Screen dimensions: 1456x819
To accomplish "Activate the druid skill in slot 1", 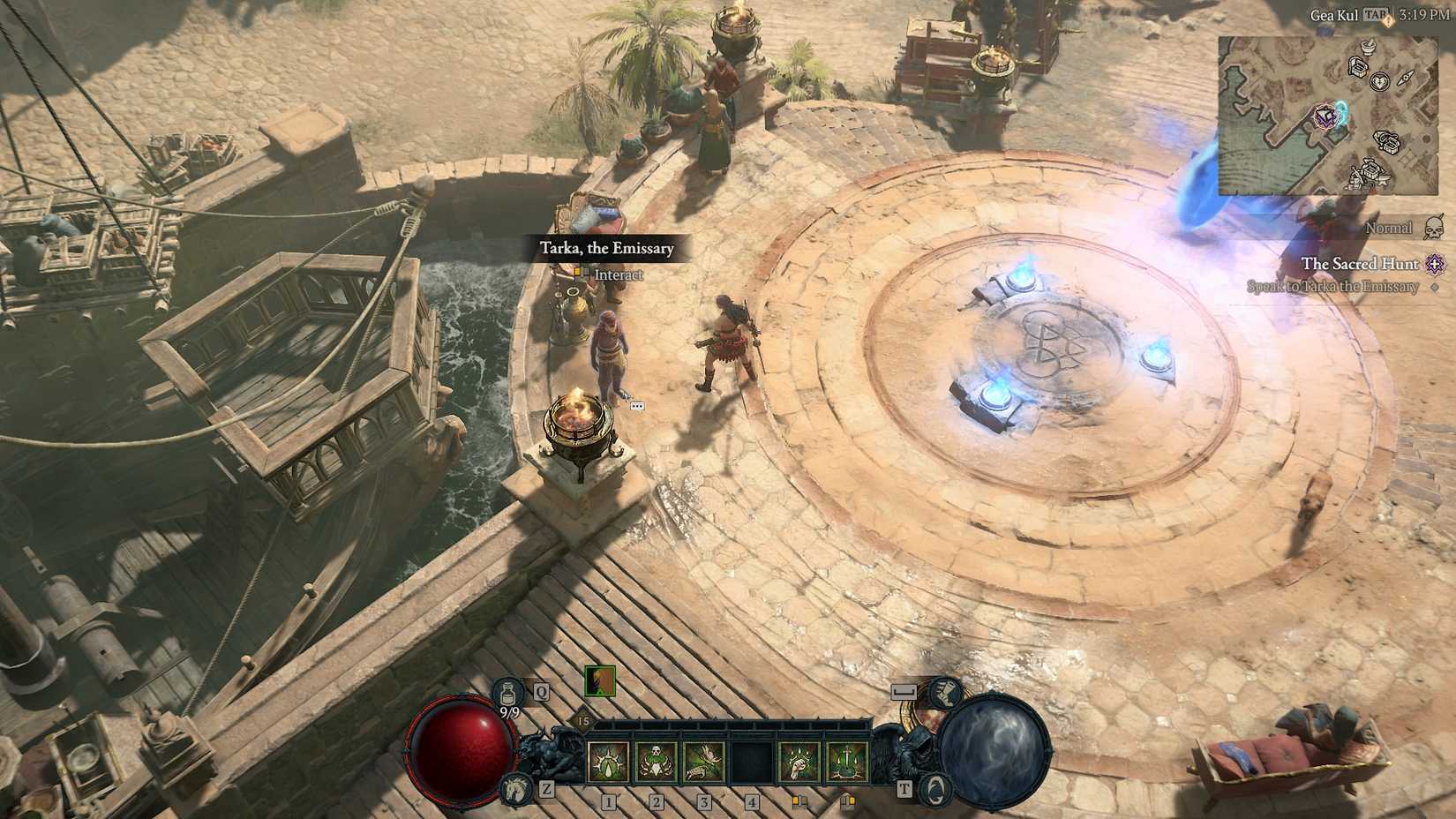I will 607,762.
